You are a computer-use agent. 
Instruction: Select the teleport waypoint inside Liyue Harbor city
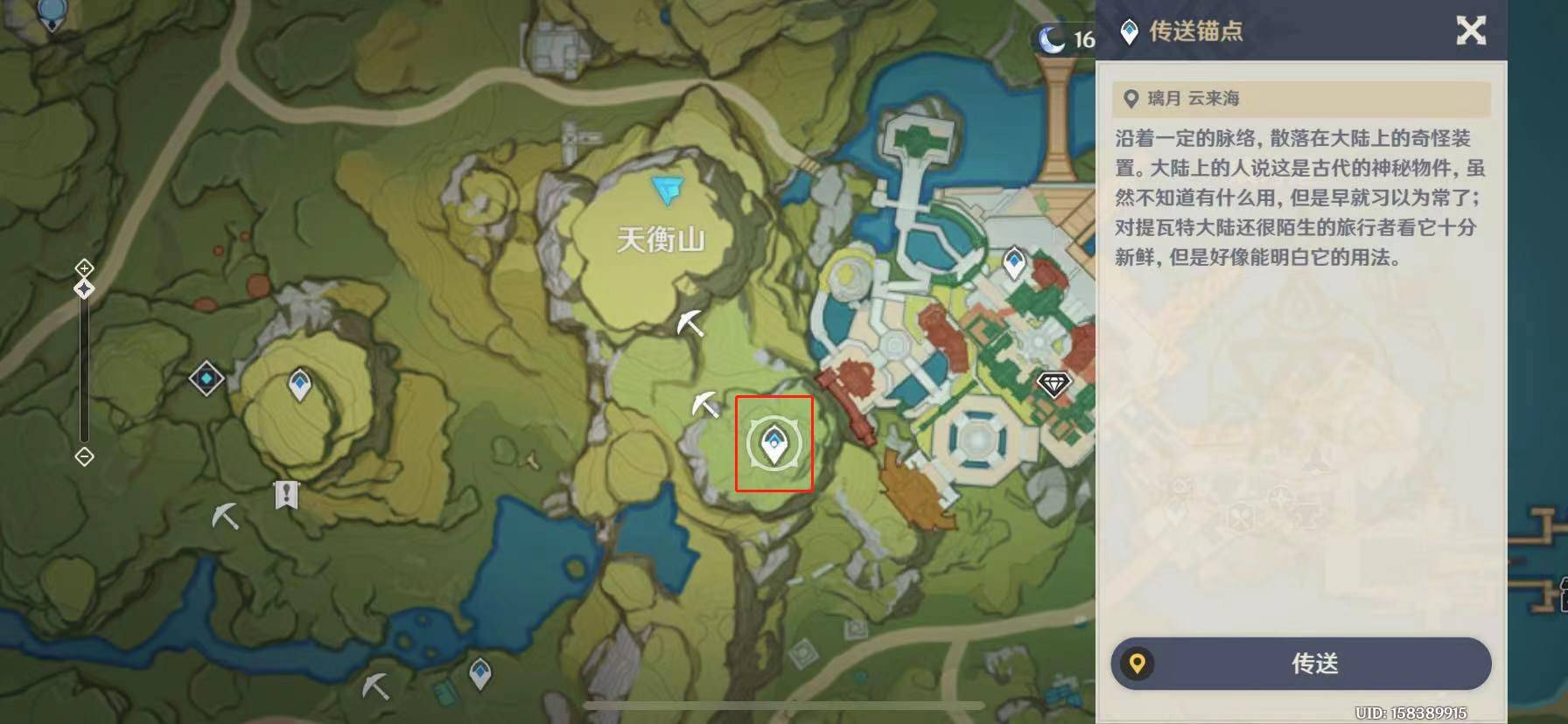(1013, 261)
